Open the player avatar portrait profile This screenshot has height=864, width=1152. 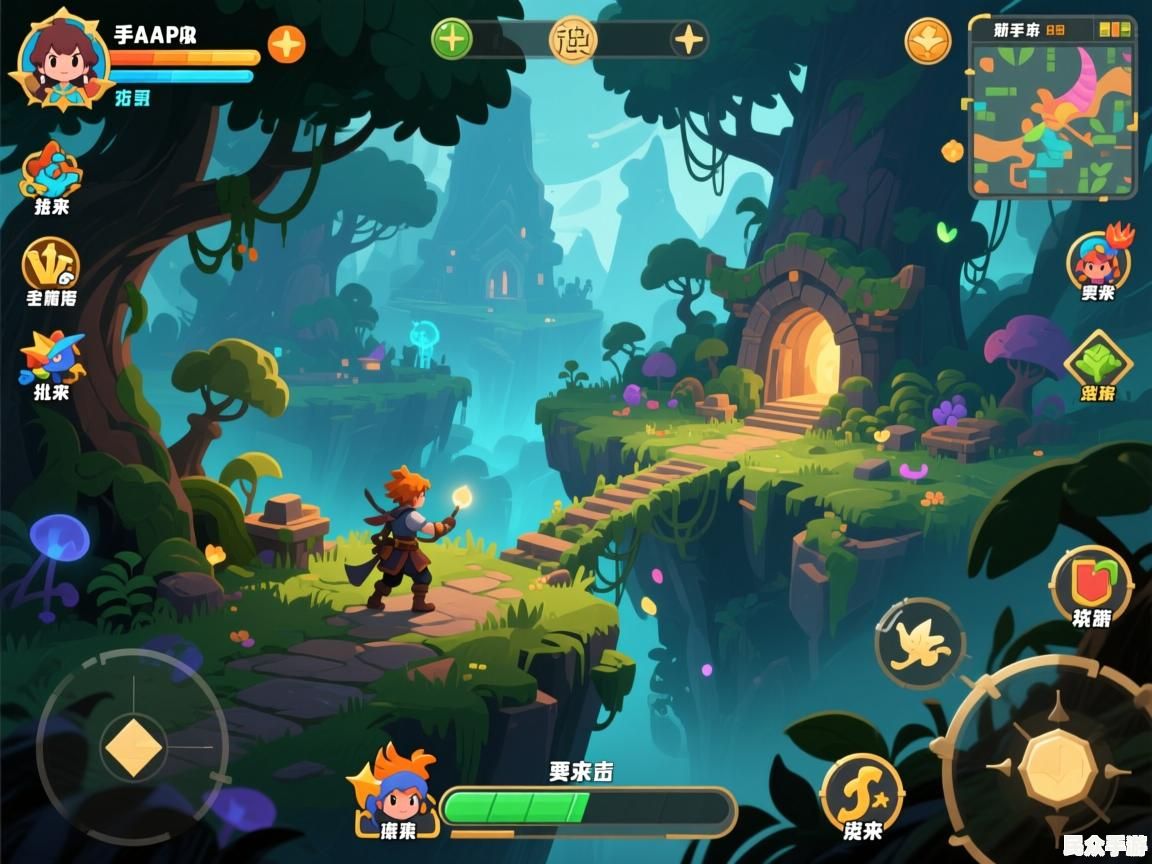point(62,62)
